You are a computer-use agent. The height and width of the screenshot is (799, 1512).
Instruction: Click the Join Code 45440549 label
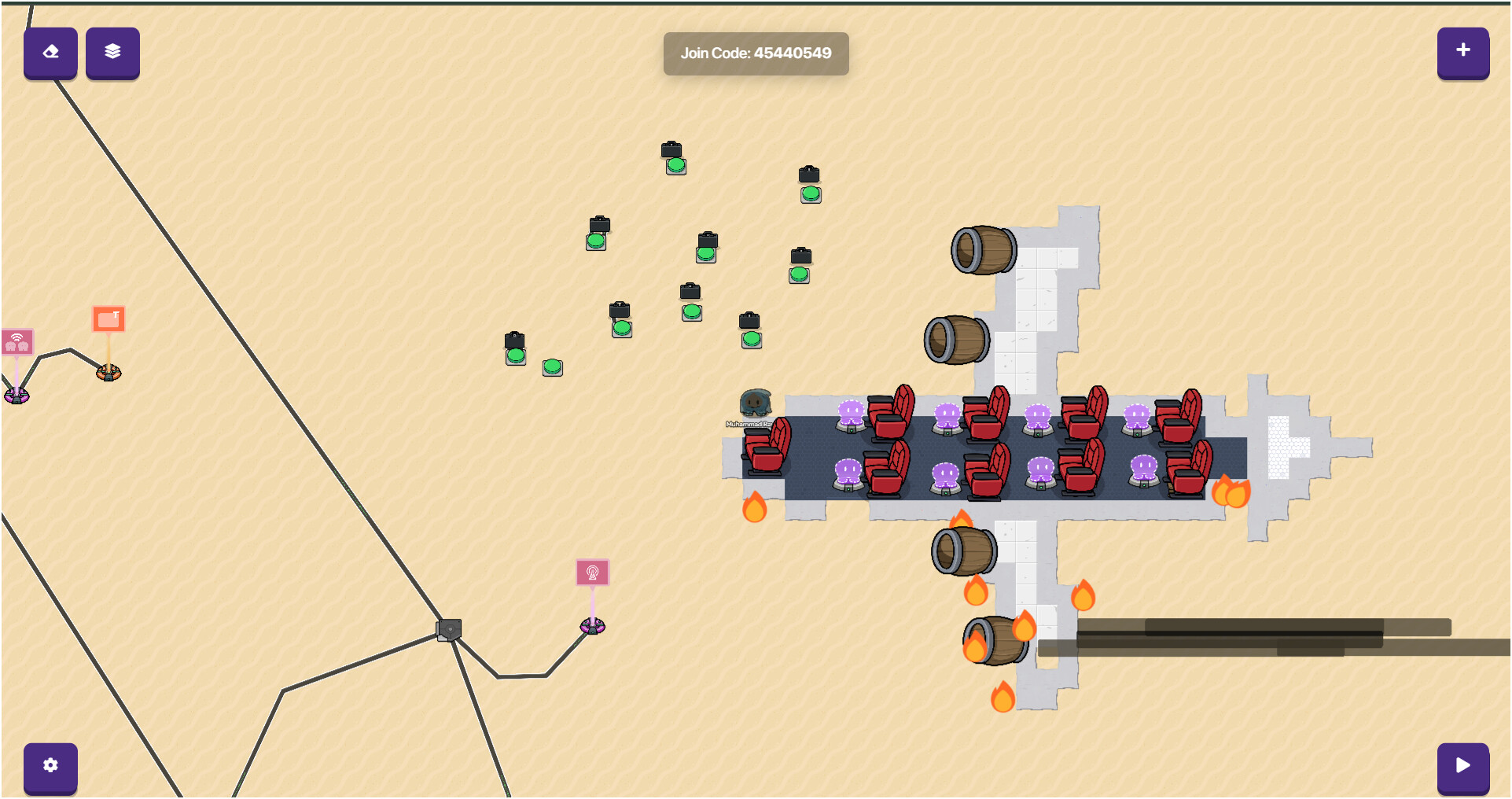(756, 53)
